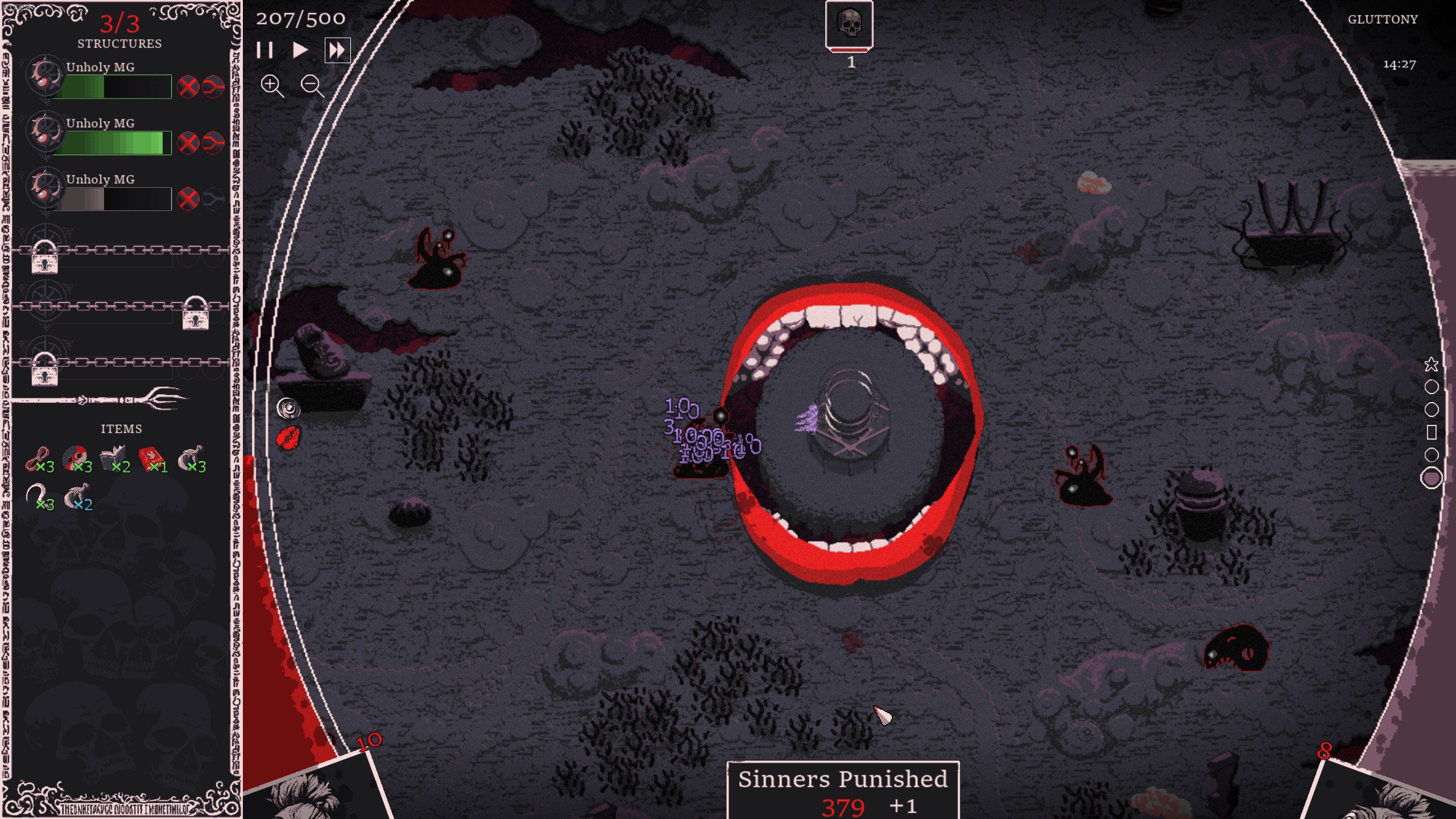1456x819 pixels.
Task: Inspect the red rope coil item
Action: pos(38,460)
